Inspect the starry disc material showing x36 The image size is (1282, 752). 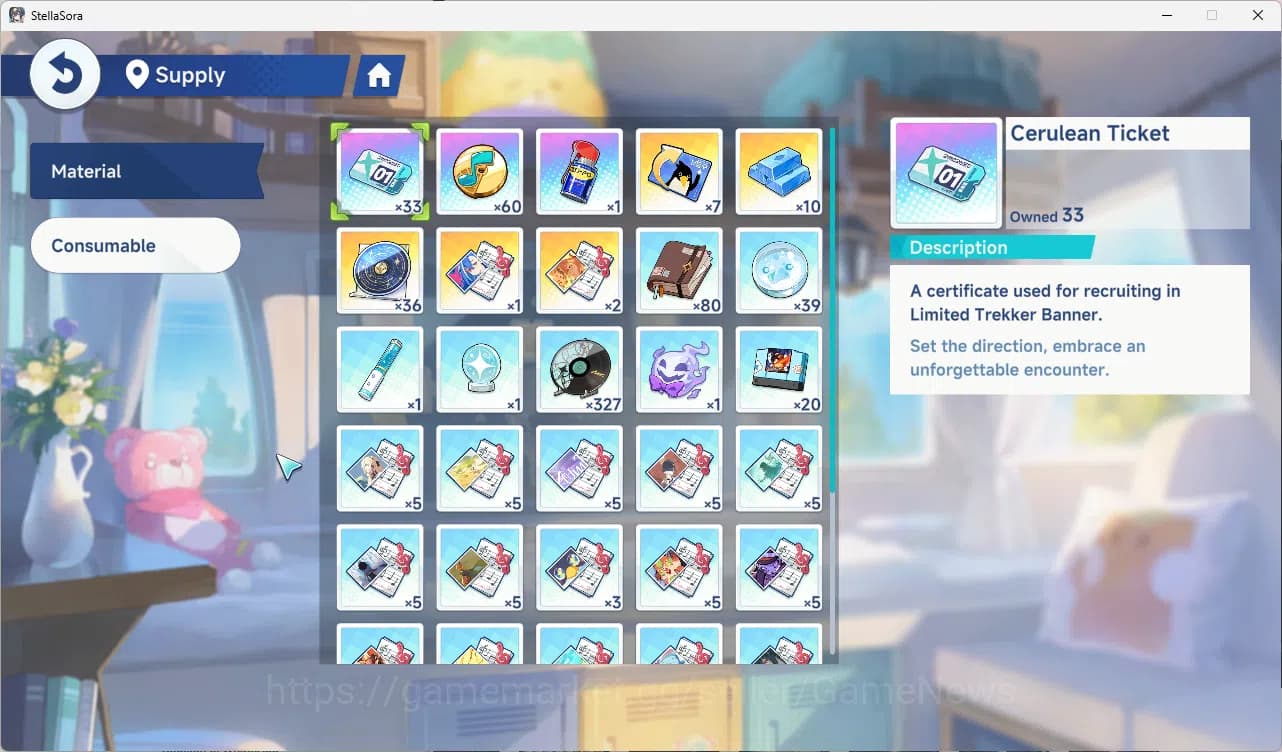(x=380, y=270)
